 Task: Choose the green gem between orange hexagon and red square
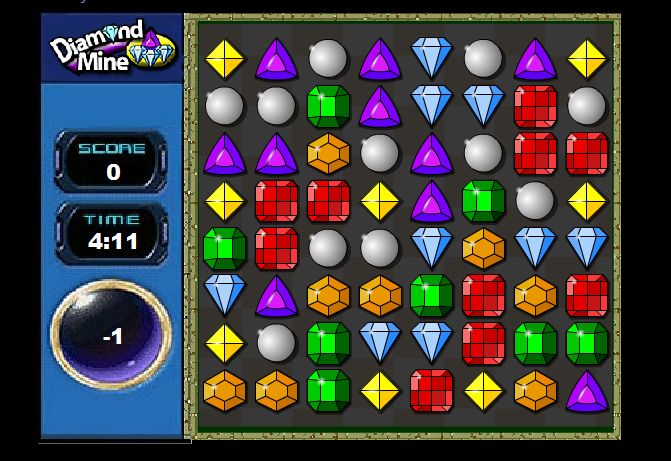click(431, 296)
